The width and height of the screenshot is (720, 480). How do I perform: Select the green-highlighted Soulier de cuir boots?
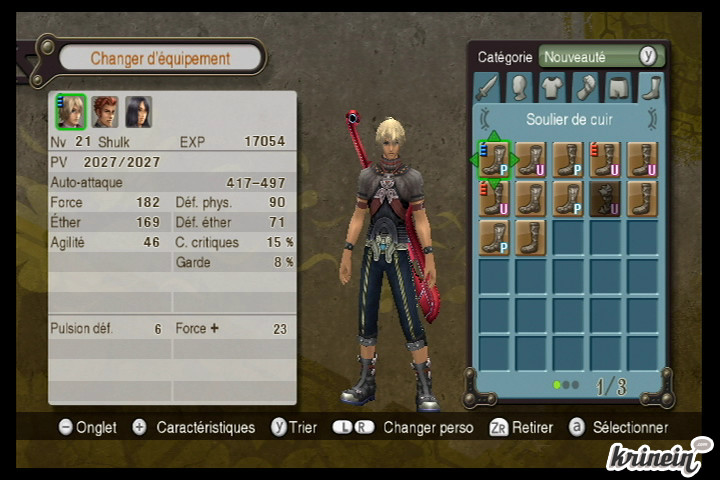[x=494, y=159]
